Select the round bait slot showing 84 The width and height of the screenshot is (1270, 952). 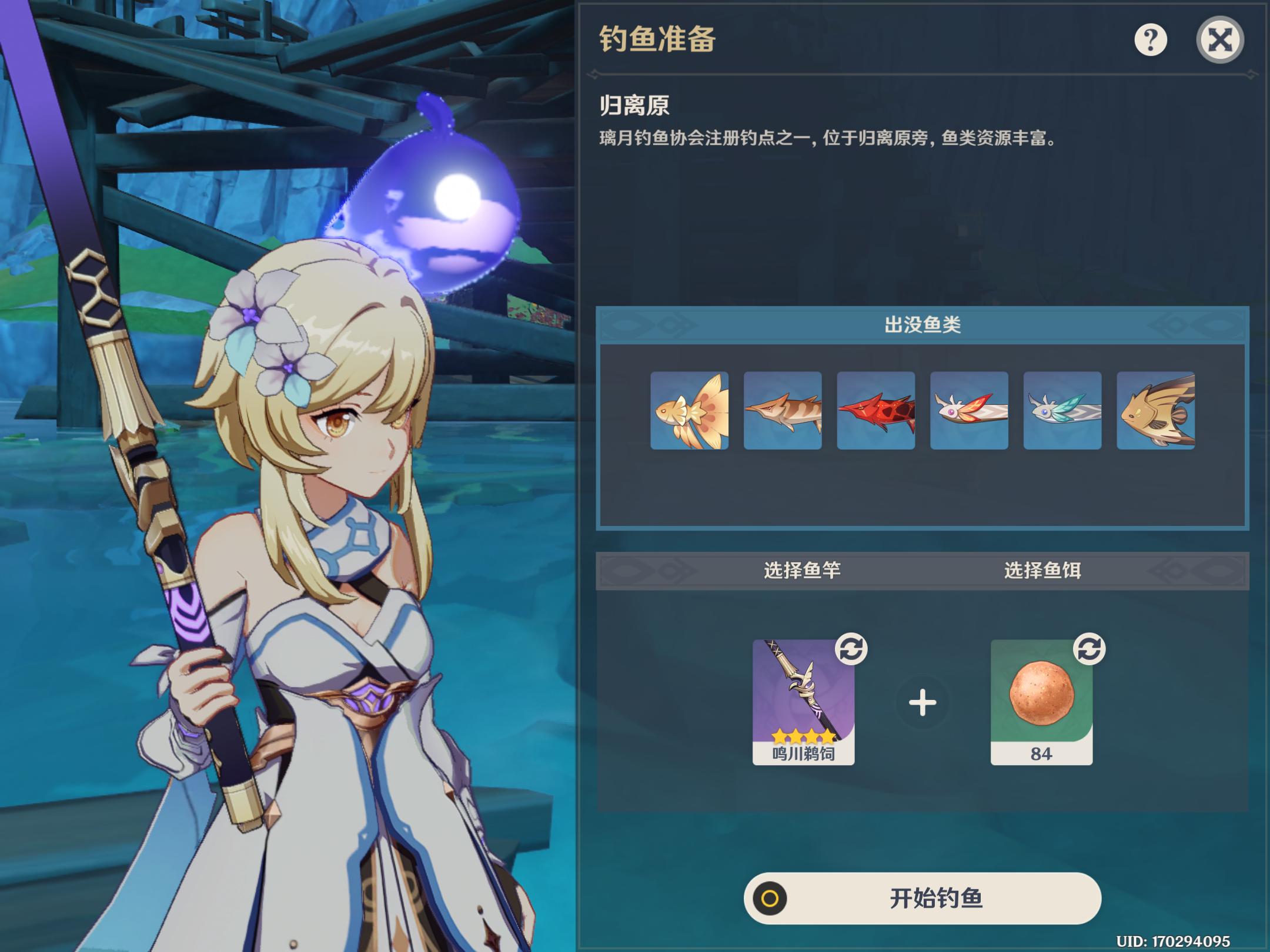pos(1041,702)
